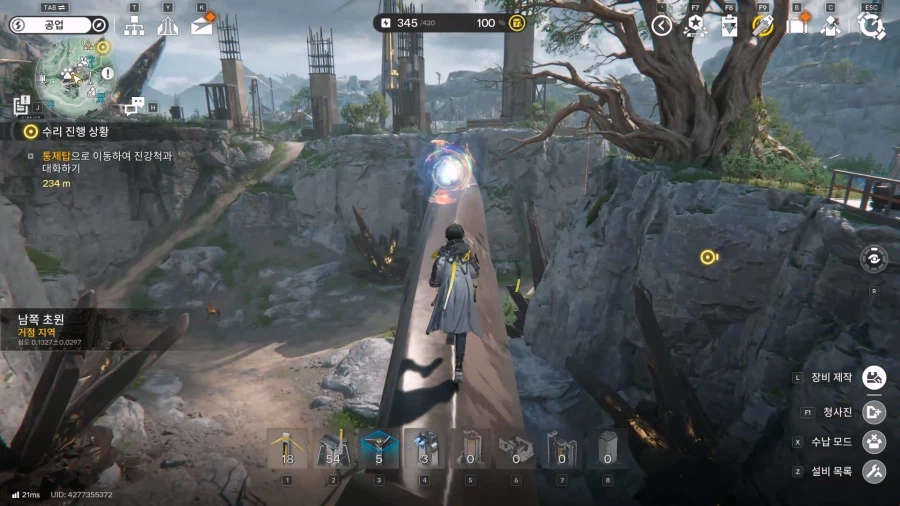Open the quest log document icon
900x506 pixels.
pos(22,103)
